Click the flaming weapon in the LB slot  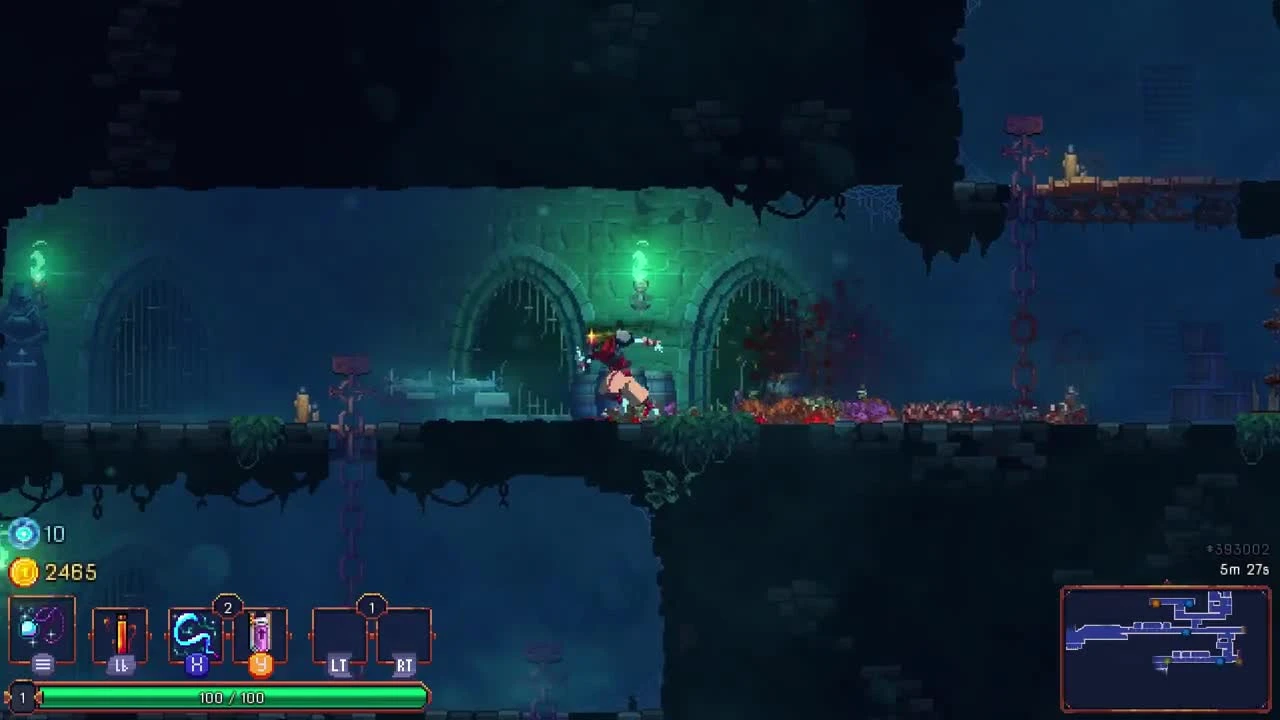119,633
